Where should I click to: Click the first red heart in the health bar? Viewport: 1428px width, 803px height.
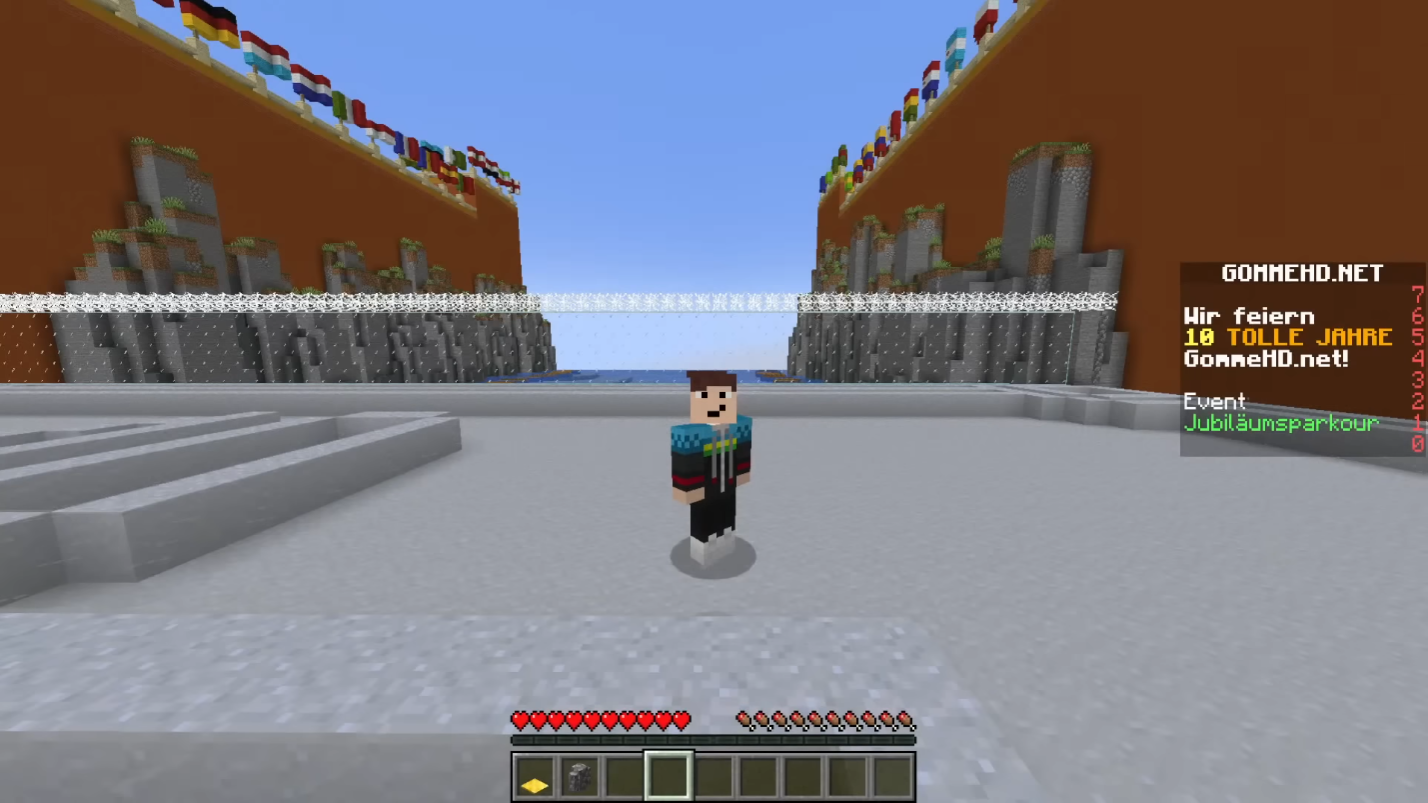[520, 718]
